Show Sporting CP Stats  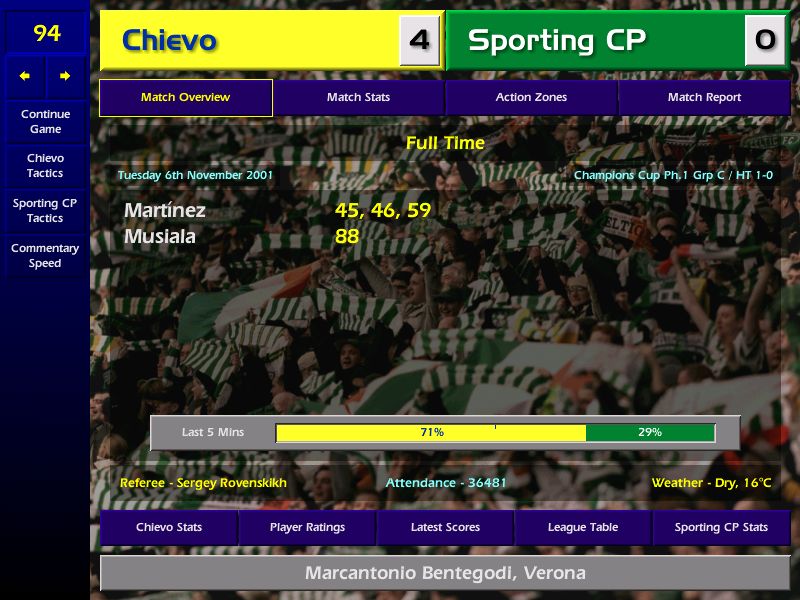(721, 528)
